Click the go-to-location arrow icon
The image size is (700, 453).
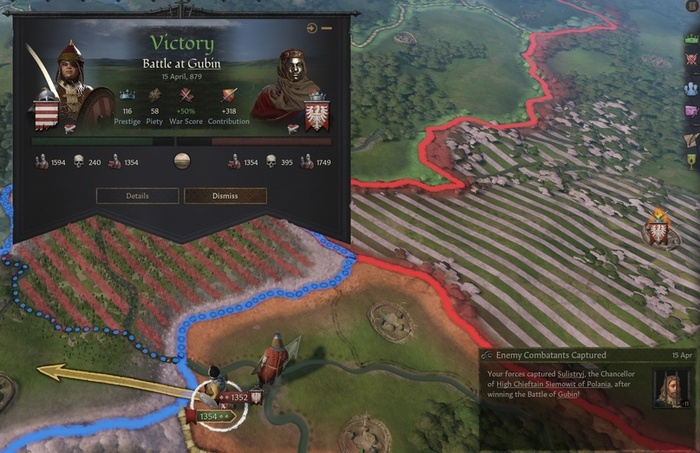[x=312, y=28]
